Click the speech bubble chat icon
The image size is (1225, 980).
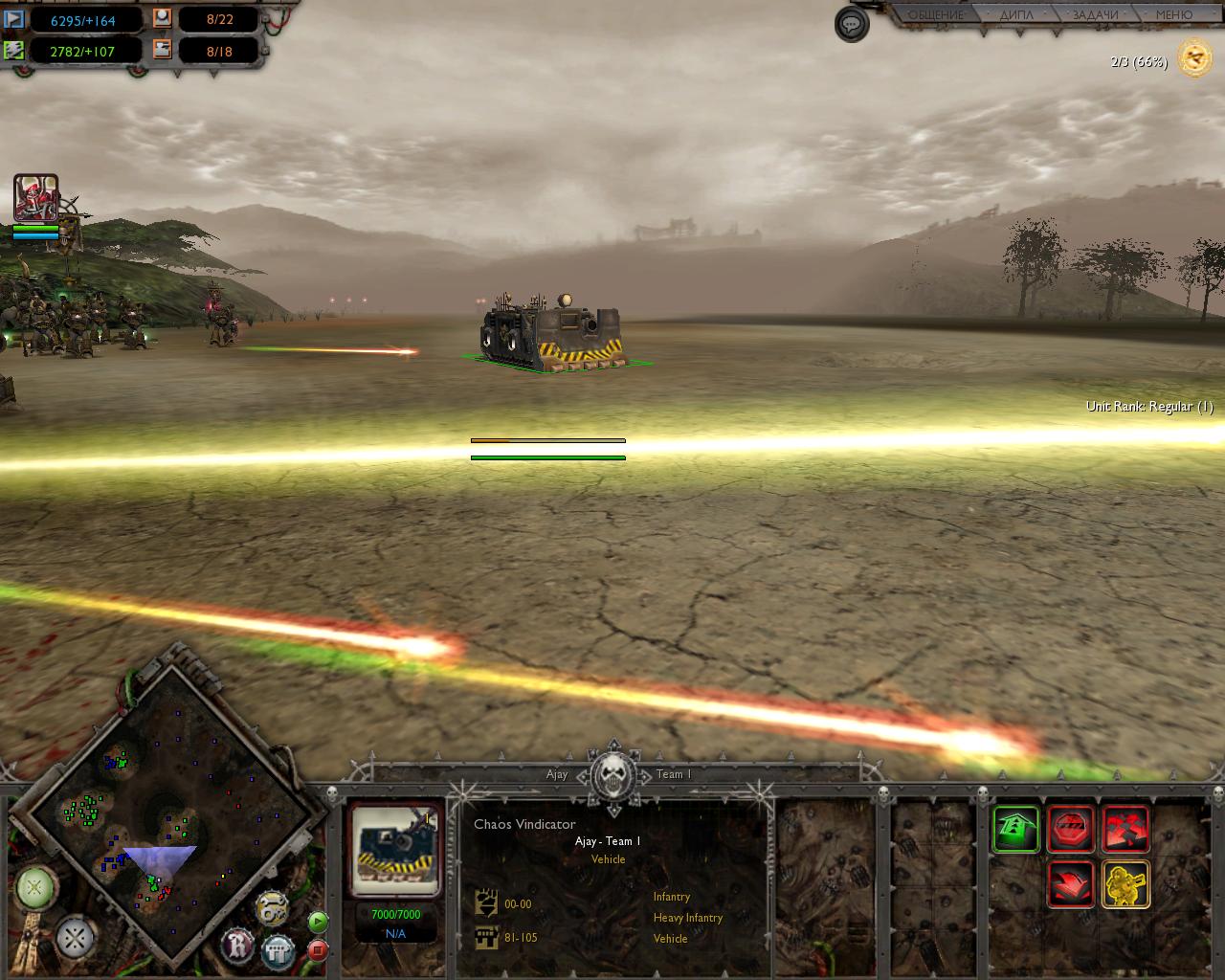coord(852,24)
